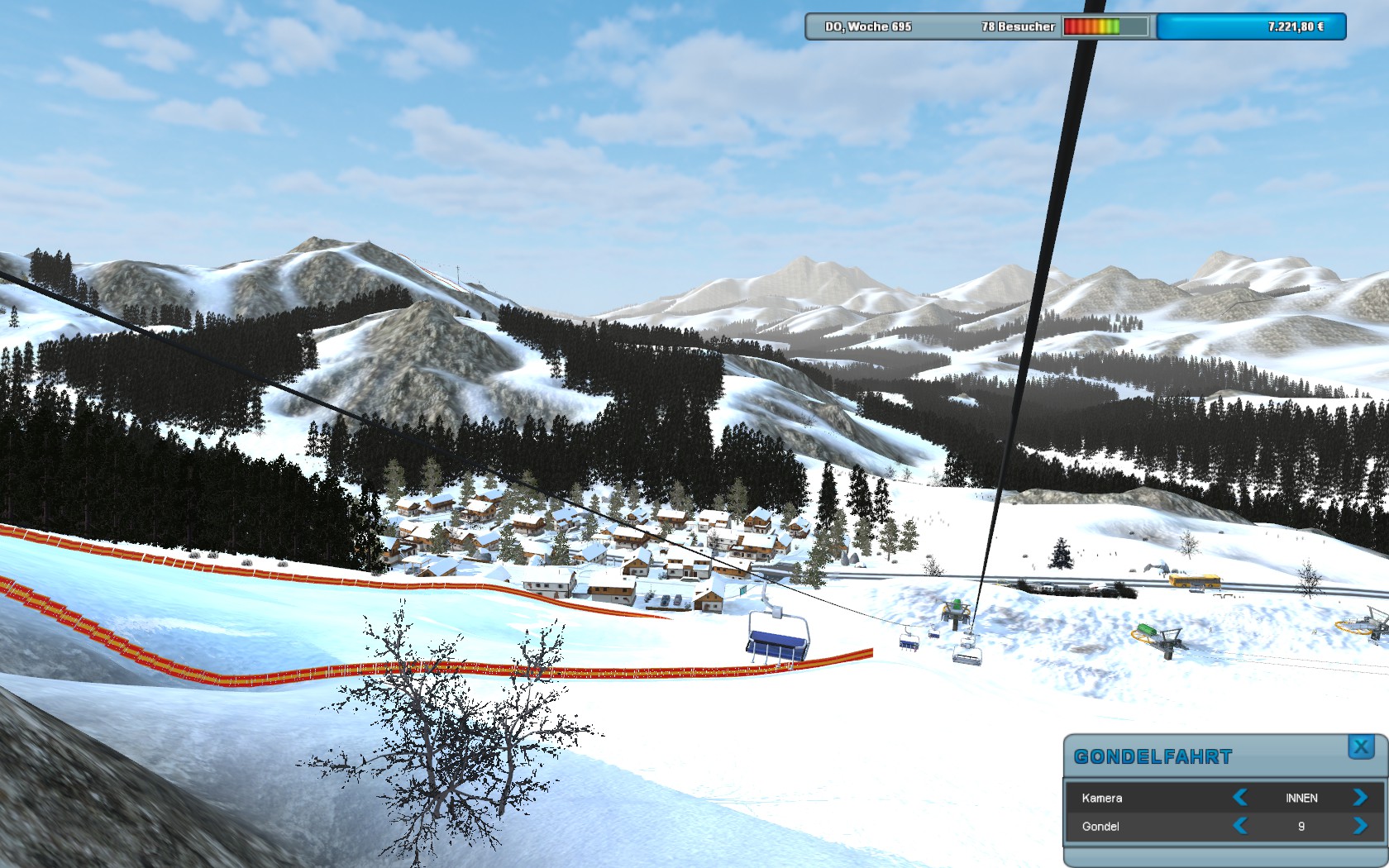Switch Kamera back from INNEN view

point(1241,799)
